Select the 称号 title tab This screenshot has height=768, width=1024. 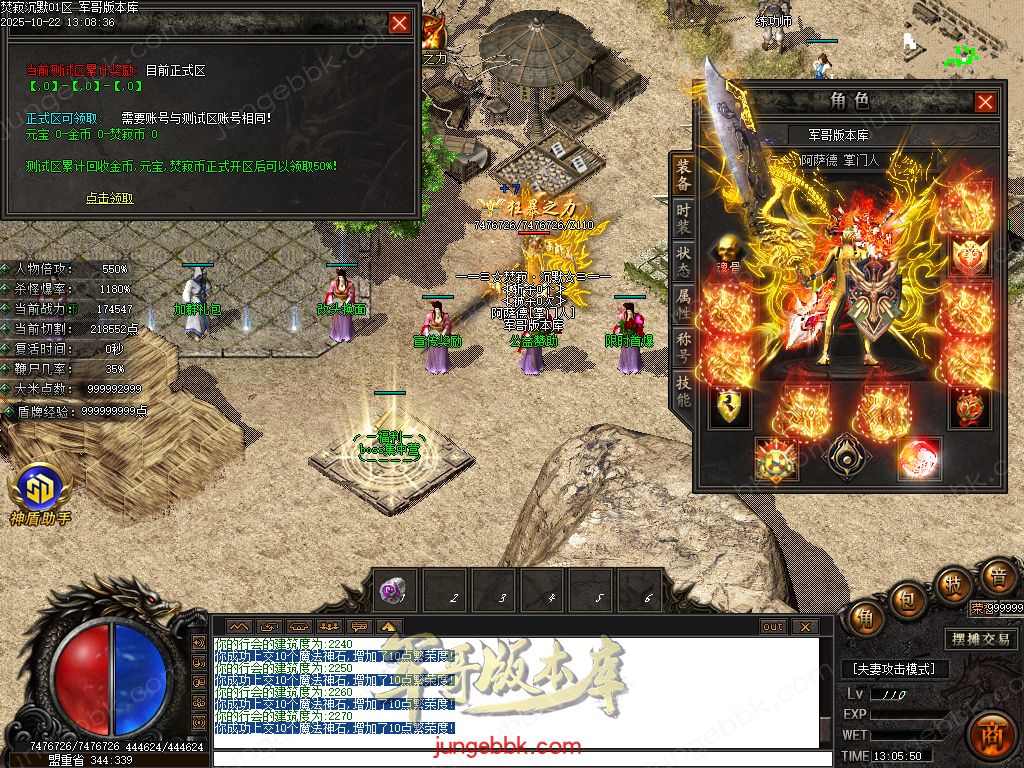[x=683, y=347]
